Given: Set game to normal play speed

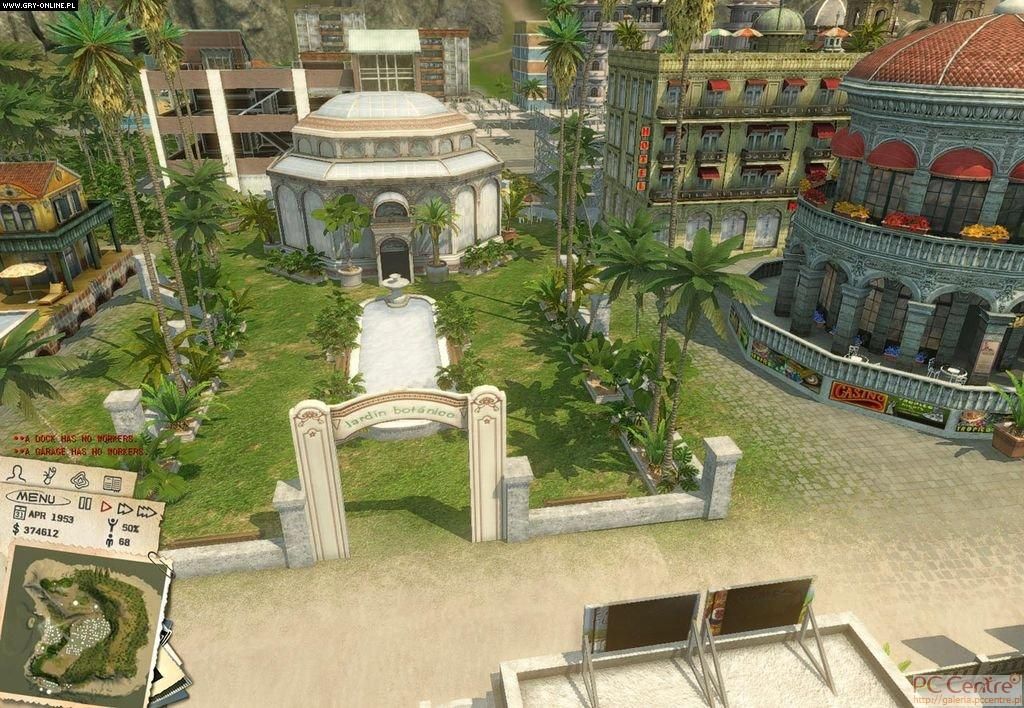Looking at the screenshot, I should point(106,506).
